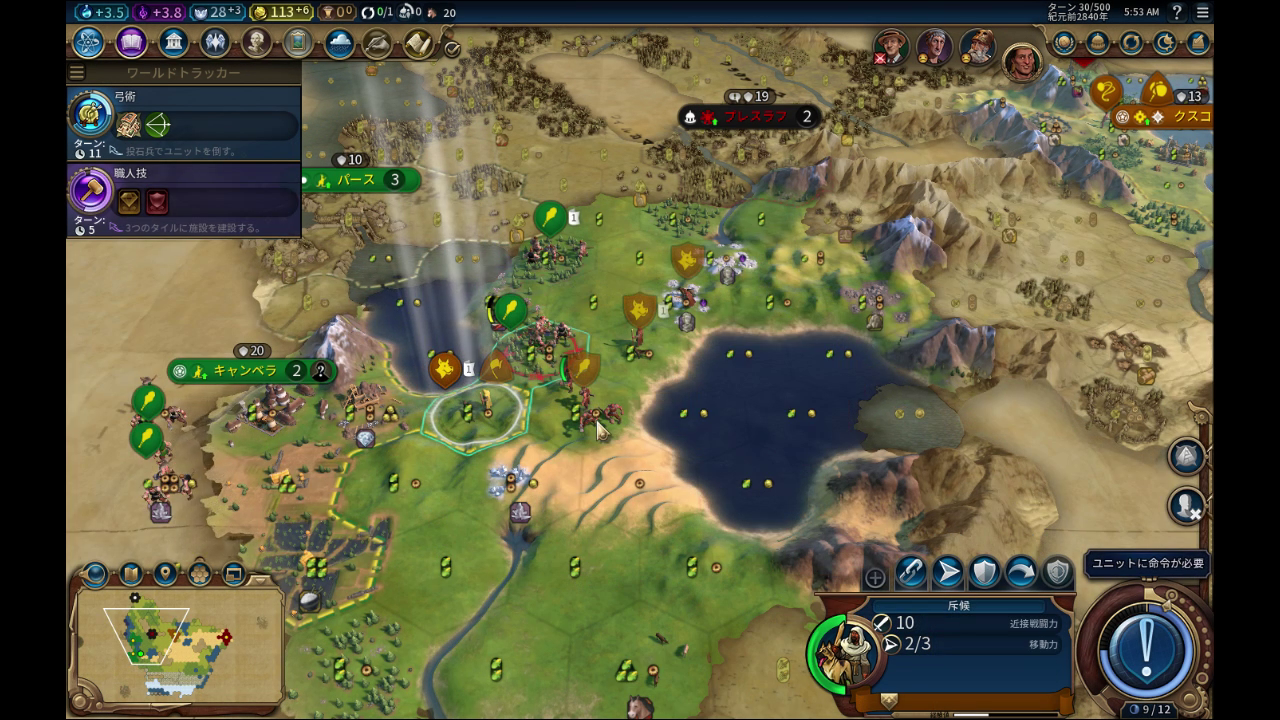
Task: Open the civics tree book icon
Action: (x=131, y=43)
